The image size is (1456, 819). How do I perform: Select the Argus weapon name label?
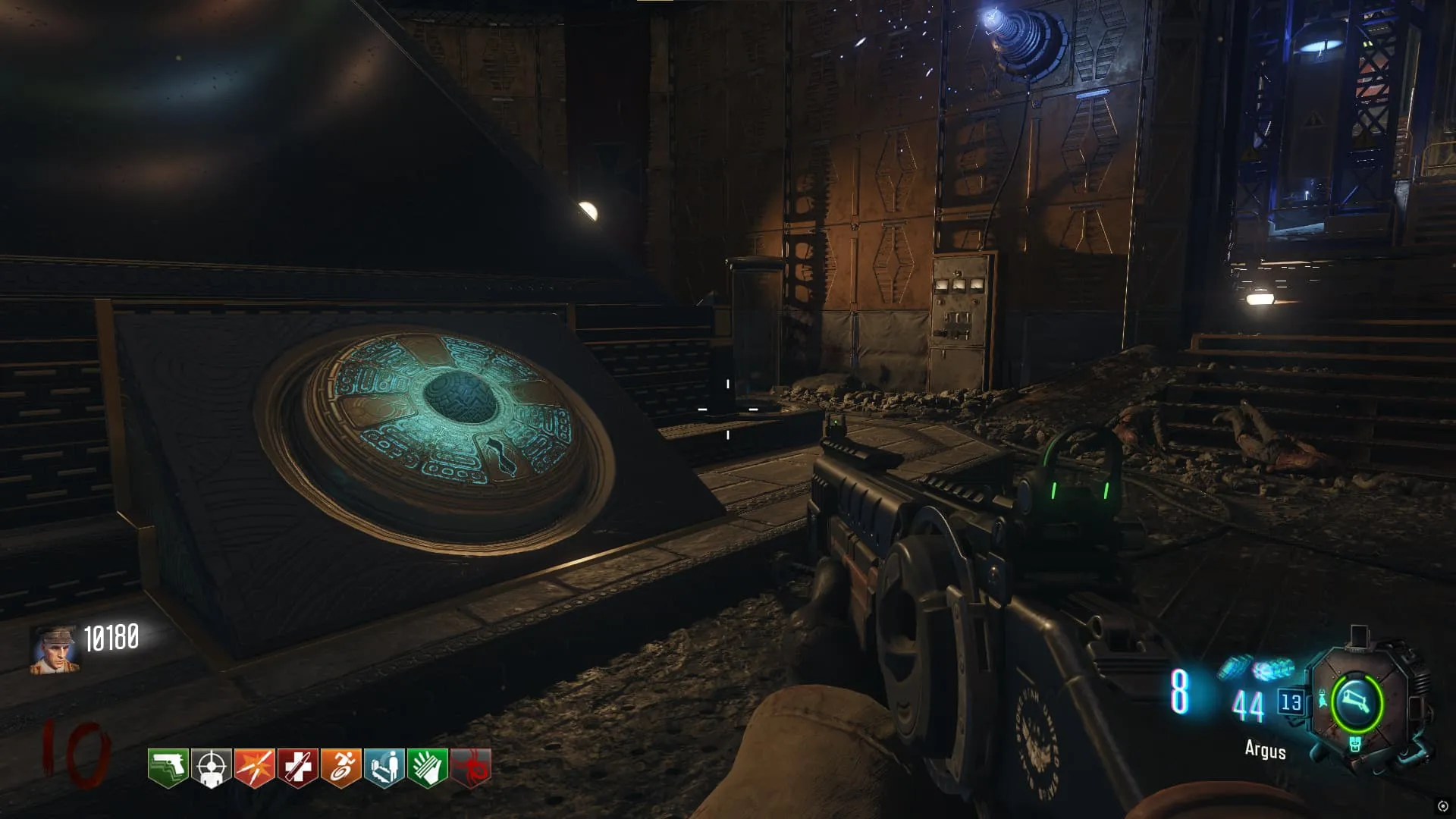[1265, 750]
